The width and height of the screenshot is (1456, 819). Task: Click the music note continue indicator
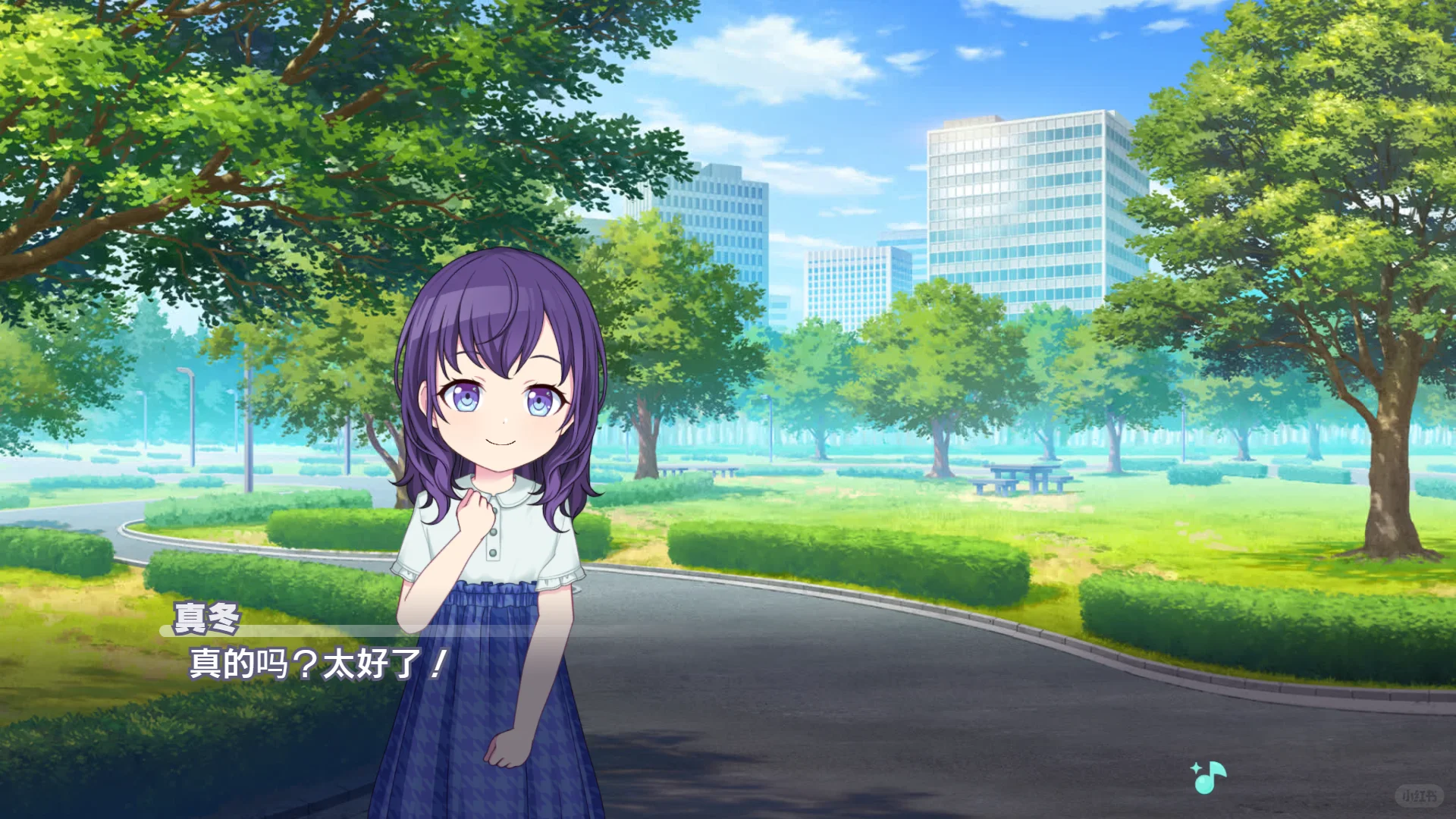(1208, 777)
